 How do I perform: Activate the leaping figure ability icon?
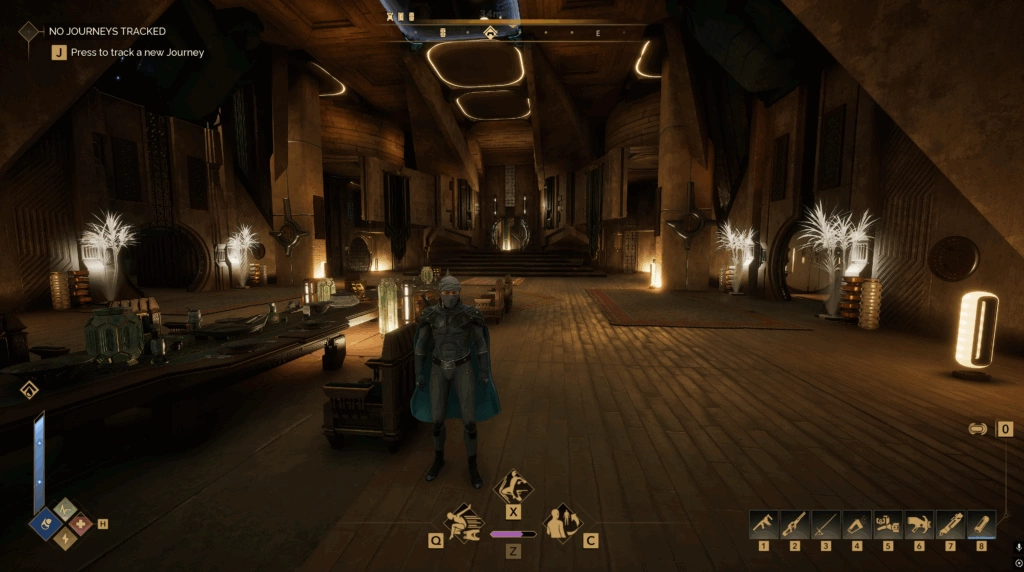pos(513,487)
